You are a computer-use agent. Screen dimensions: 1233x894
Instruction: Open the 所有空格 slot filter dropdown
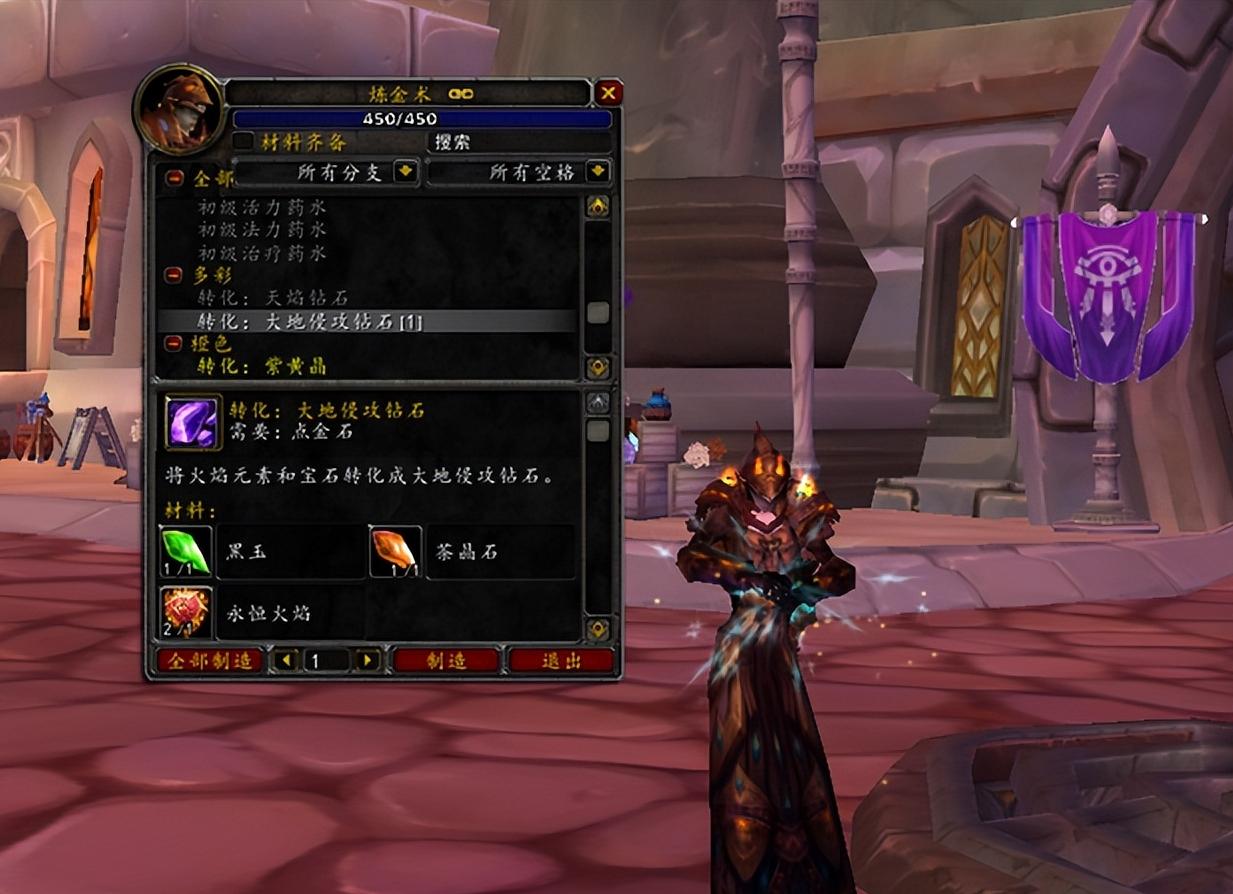tap(598, 172)
